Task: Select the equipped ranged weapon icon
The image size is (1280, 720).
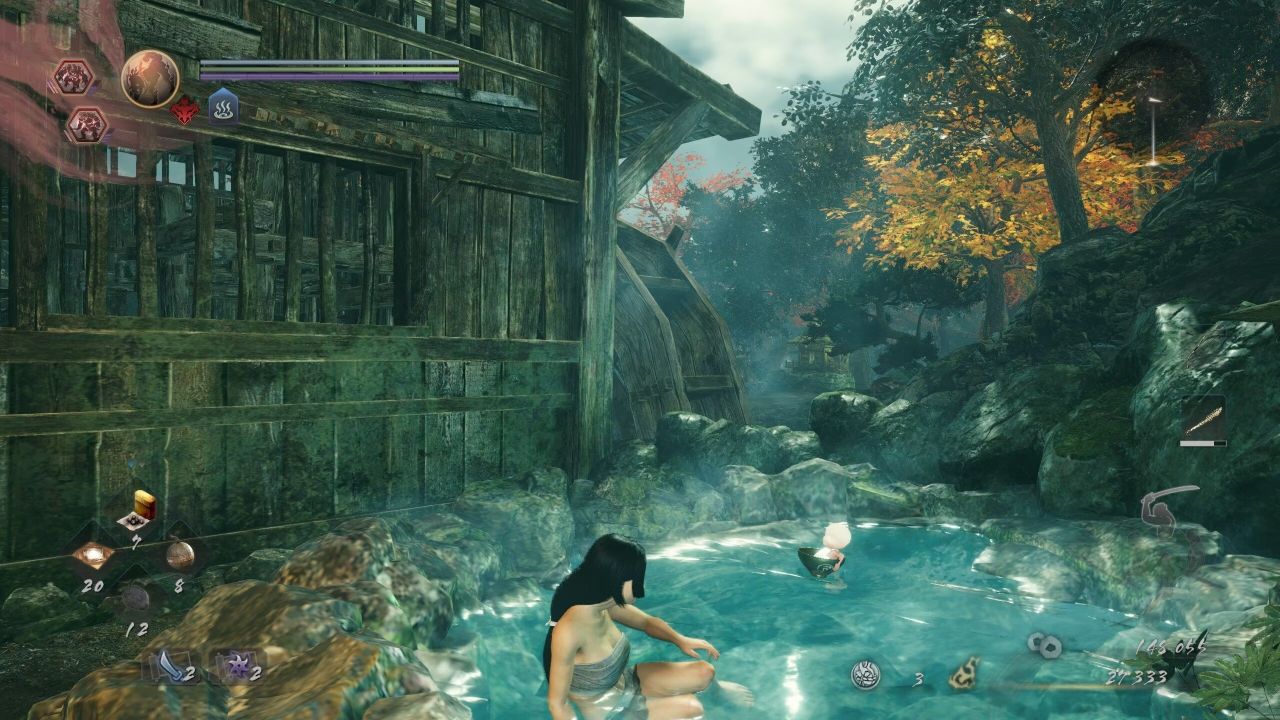Action: click(x=1203, y=418)
